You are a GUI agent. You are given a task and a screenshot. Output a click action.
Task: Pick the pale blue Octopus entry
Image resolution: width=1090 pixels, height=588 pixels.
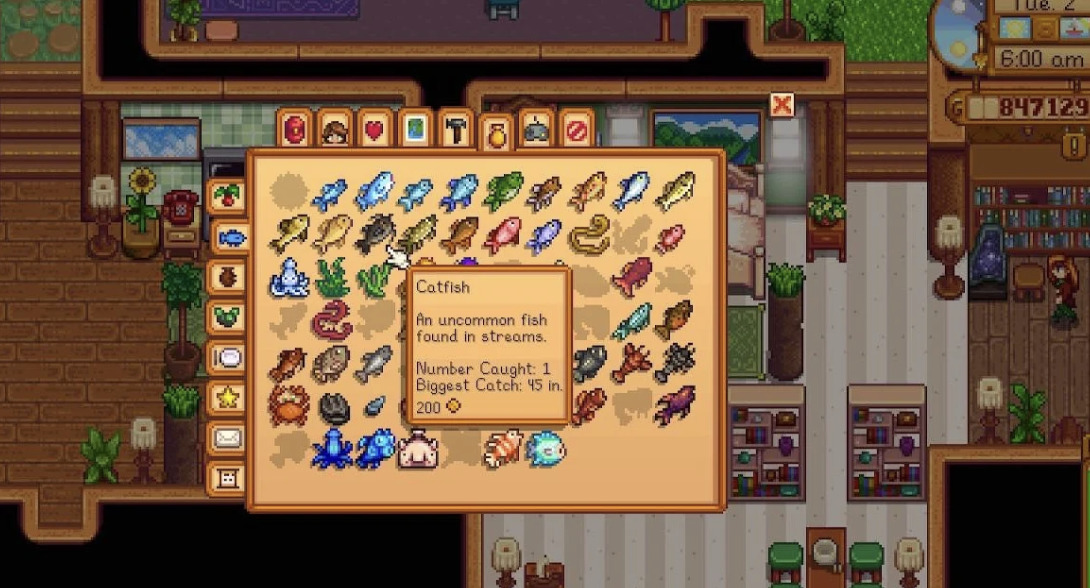coord(288,277)
